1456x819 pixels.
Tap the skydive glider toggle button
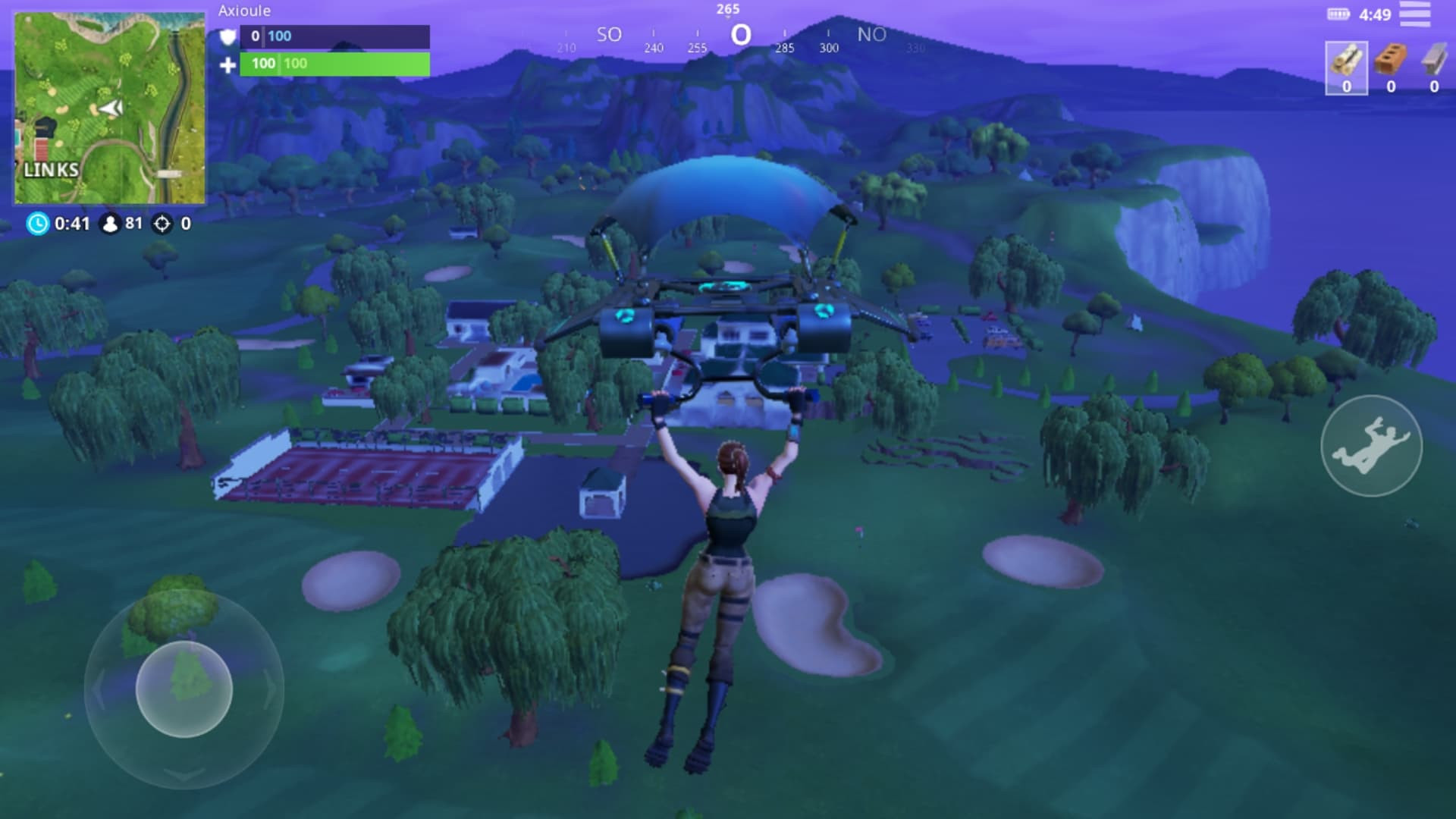coord(1371,446)
